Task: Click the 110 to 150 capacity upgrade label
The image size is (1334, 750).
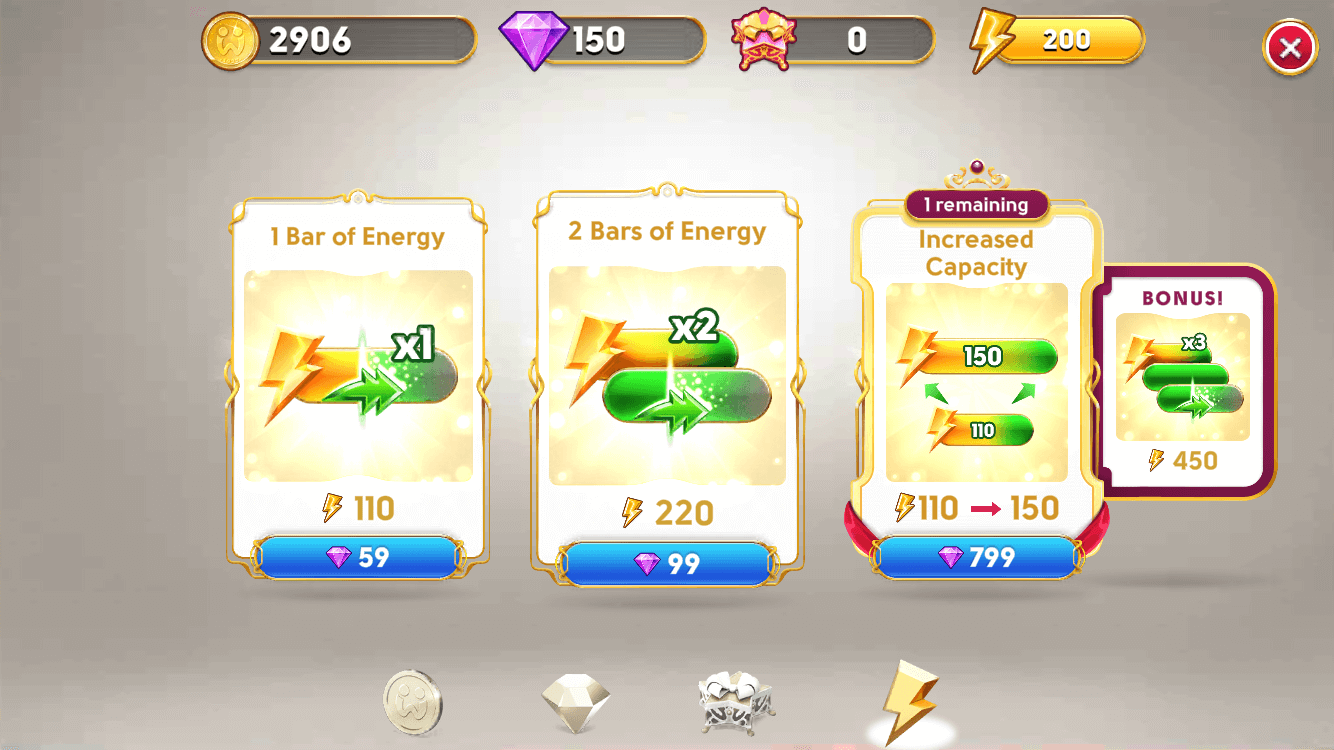Action: [976, 508]
